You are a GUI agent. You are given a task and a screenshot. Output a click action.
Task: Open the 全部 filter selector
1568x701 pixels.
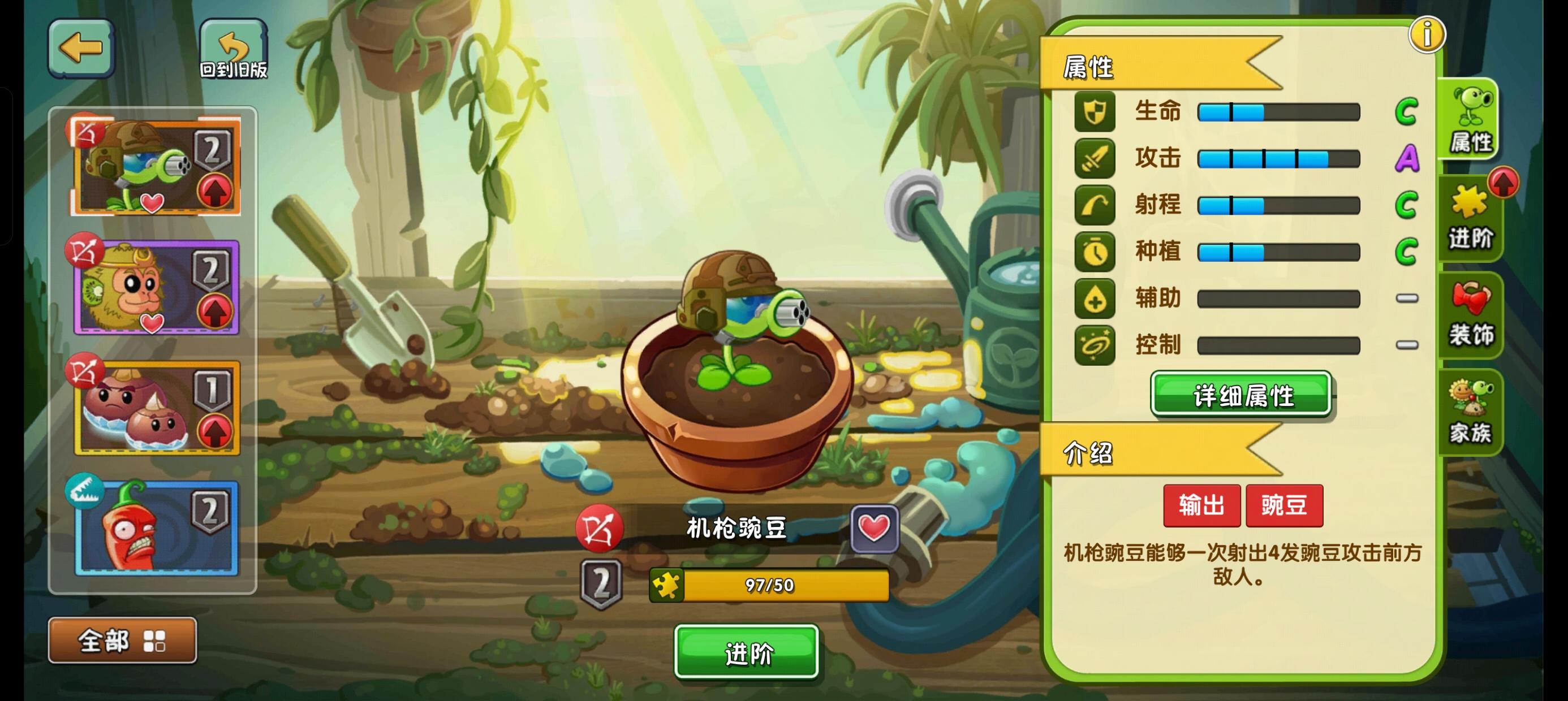tap(122, 640)
